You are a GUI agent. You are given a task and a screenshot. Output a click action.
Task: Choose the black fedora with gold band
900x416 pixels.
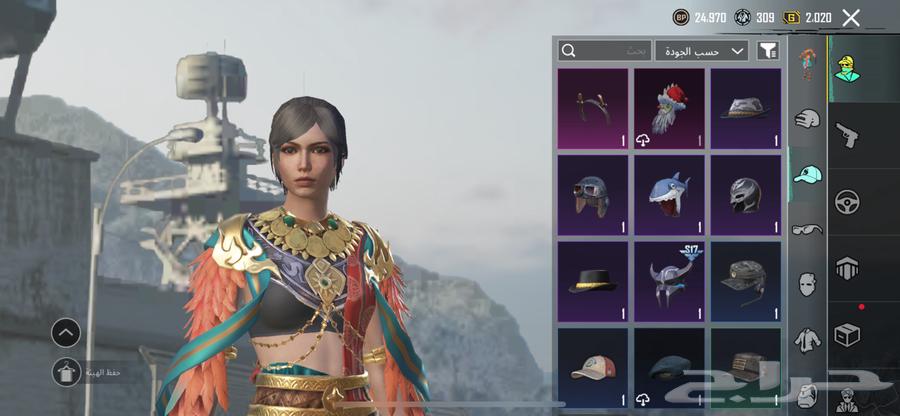[593, 281]
